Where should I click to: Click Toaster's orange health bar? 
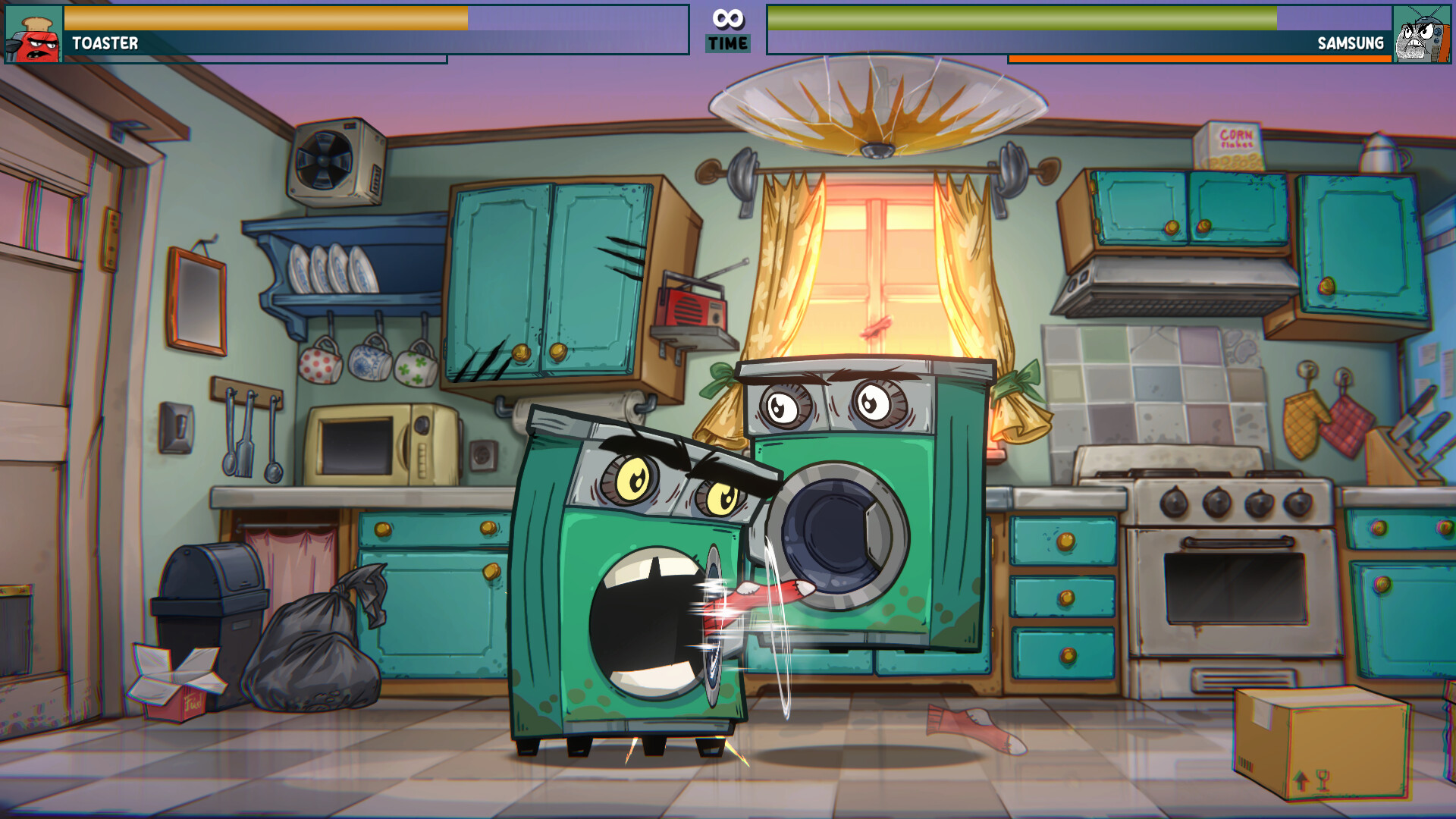(x=265, y=17)
